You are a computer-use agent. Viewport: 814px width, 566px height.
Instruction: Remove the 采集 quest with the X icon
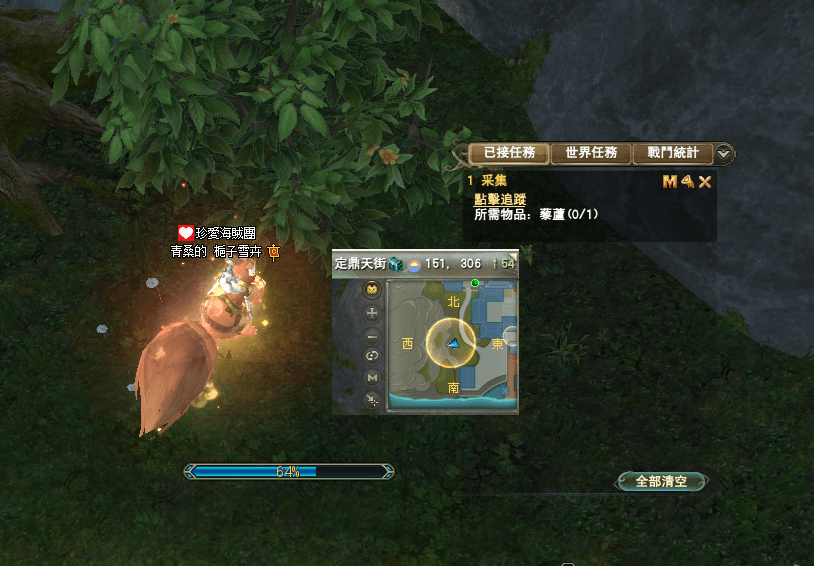(705, 181)
